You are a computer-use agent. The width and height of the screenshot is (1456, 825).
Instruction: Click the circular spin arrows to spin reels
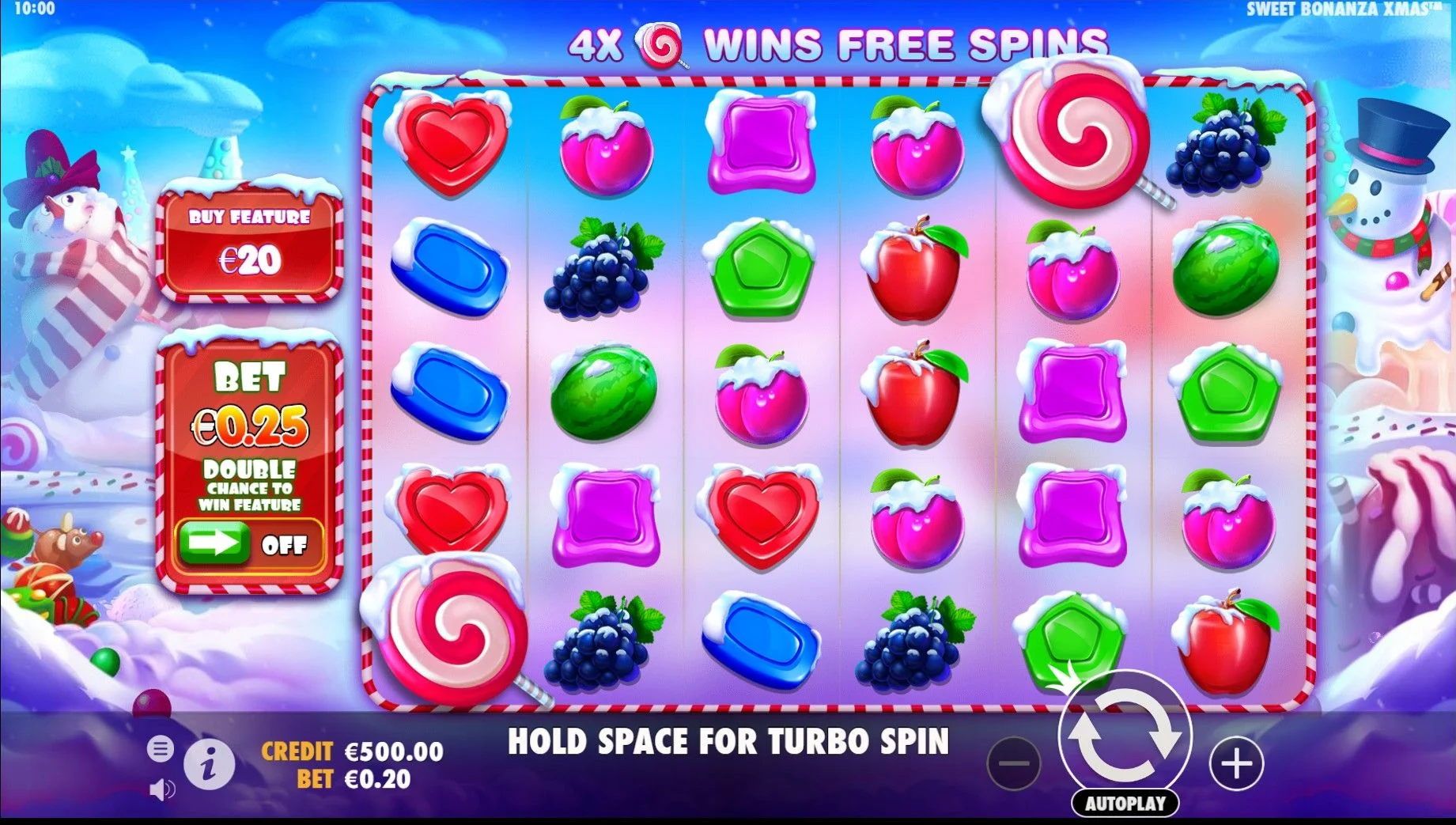[x=1126, y=736]
